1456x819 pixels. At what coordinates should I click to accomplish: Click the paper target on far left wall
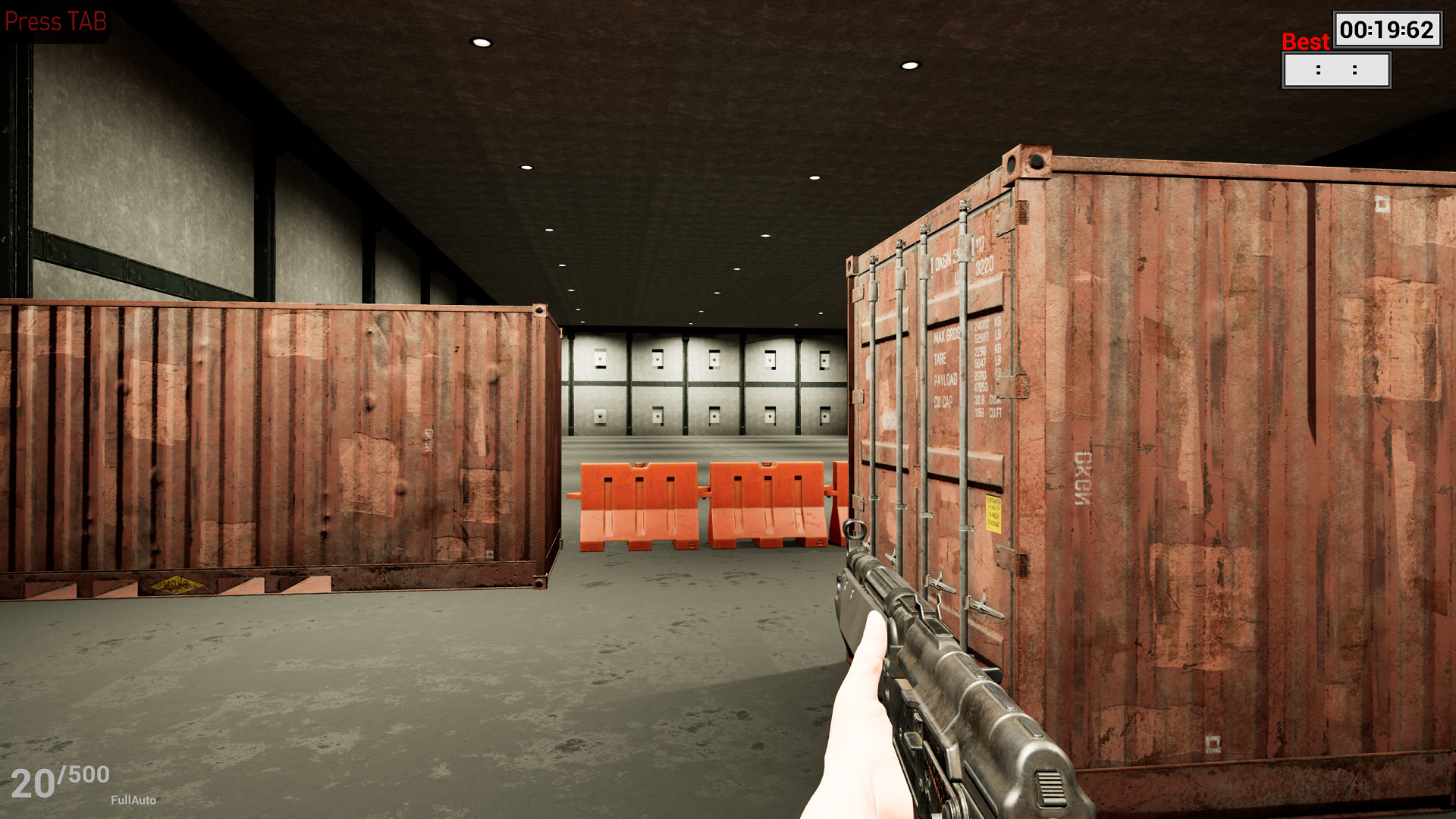(601, 360)
